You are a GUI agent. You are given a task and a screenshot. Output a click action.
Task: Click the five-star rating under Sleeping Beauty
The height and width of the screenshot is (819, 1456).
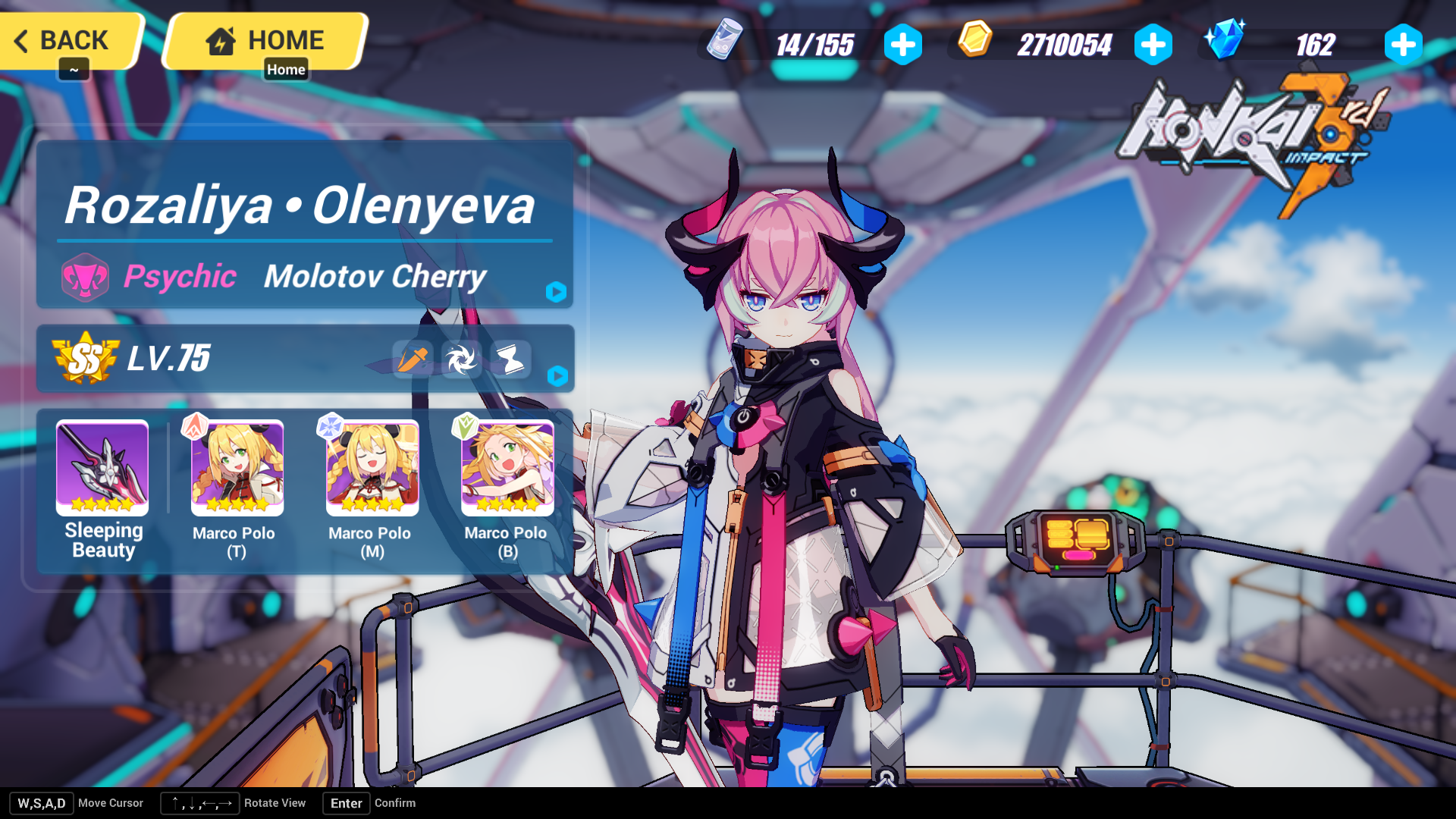[x=102, y=503]
